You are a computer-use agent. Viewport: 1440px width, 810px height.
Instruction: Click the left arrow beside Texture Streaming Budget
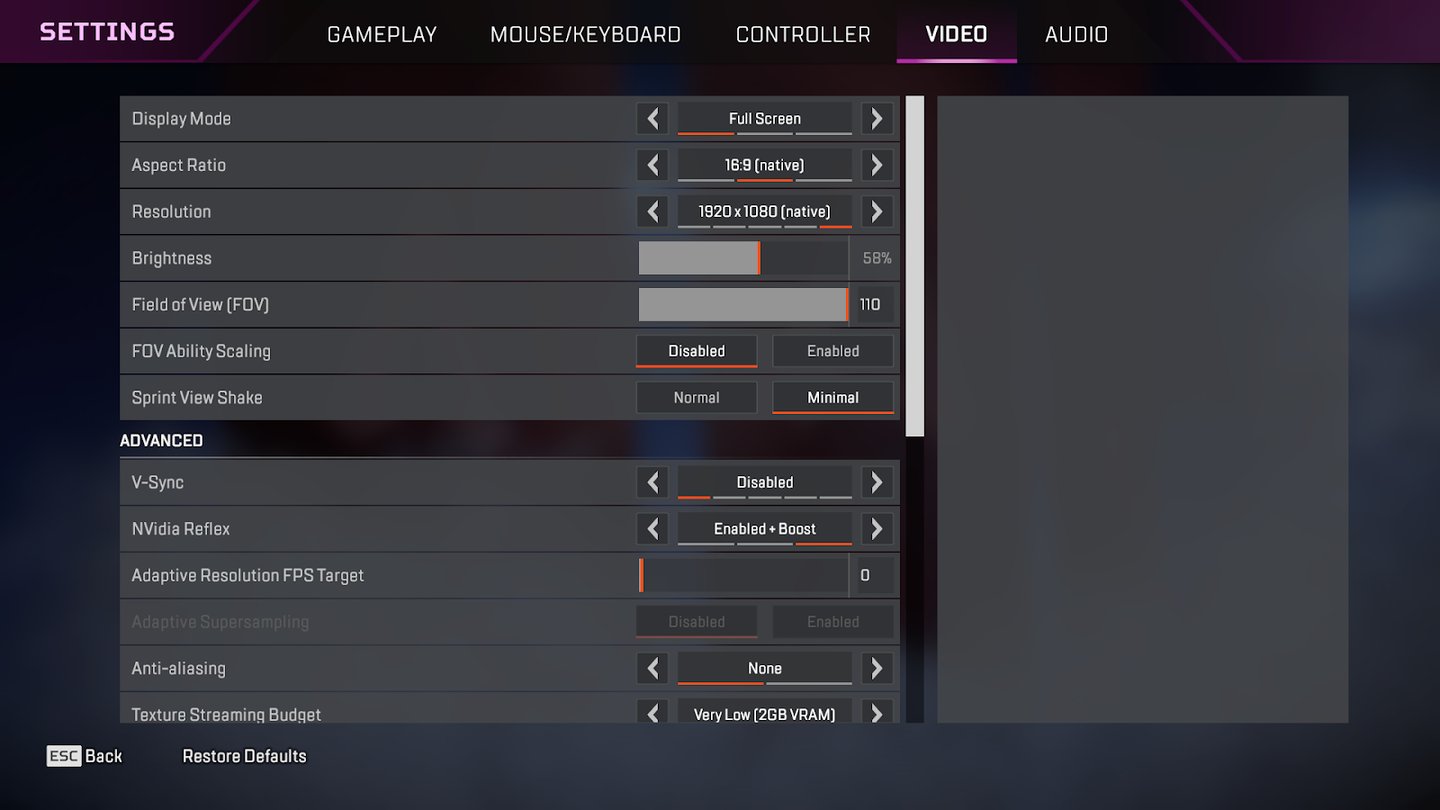(652, 713)
